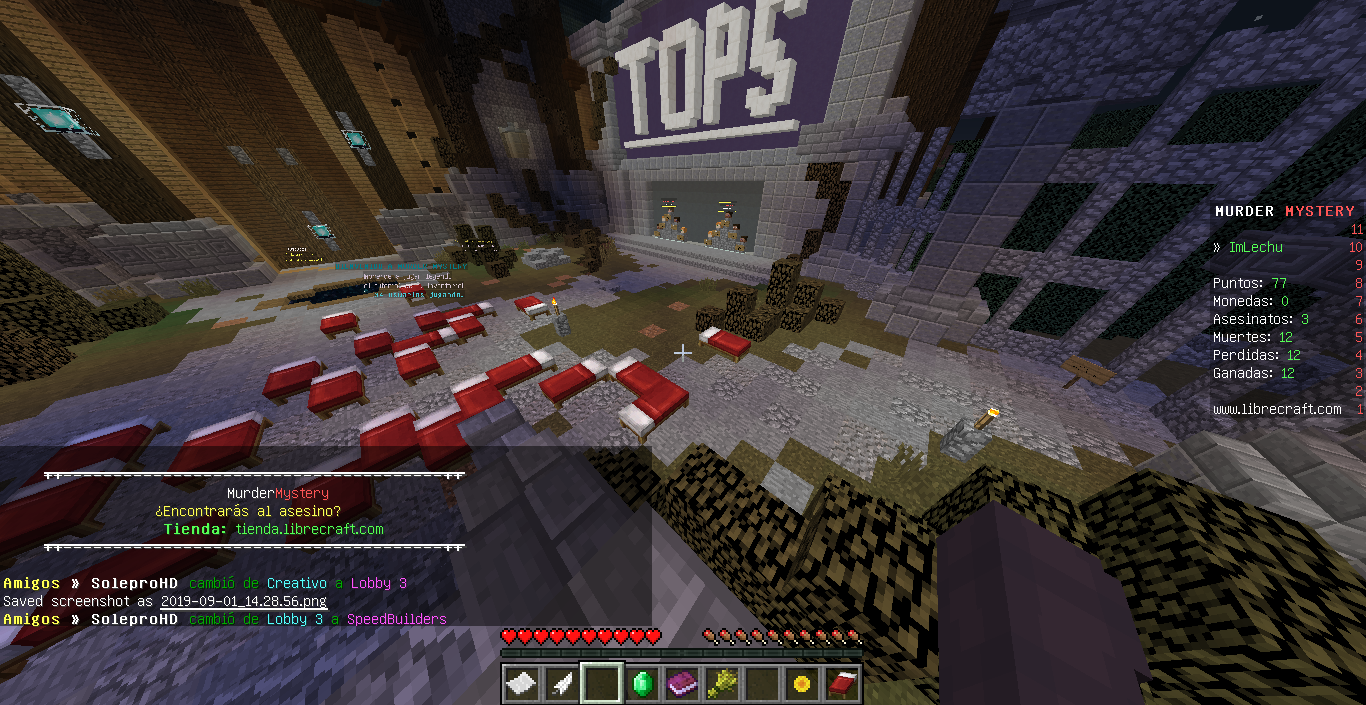
Task: Select the paper item in the hotbar
Action: tap(522, 684)
